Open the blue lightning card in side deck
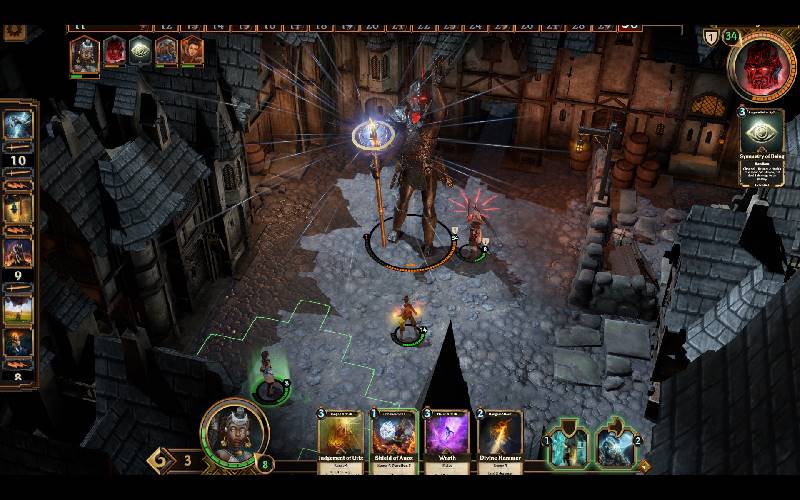Viewport: 800px width, 500px height. click(18, 125)
